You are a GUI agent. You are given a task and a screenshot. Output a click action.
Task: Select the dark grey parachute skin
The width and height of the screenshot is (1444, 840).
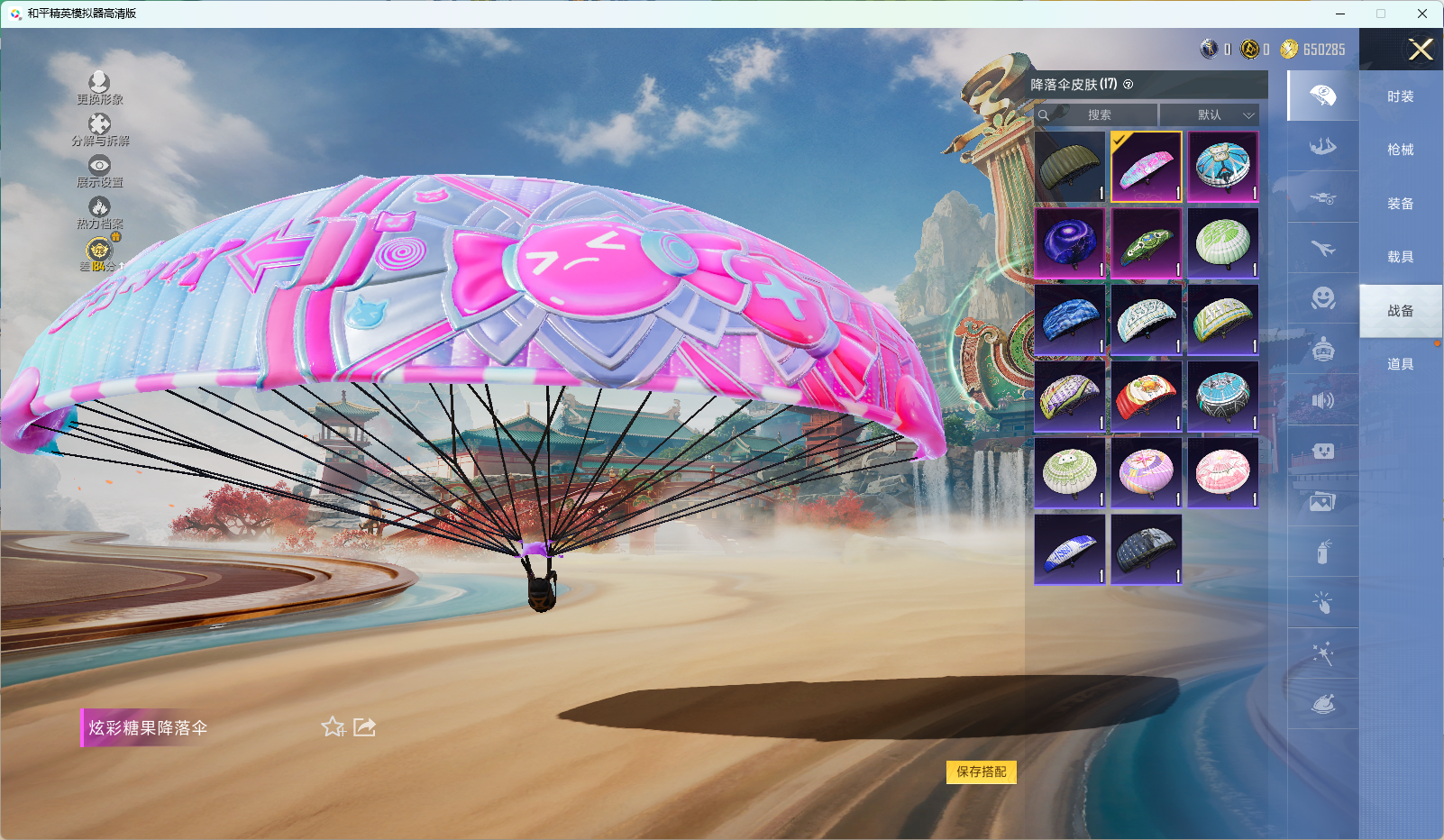1146,549
